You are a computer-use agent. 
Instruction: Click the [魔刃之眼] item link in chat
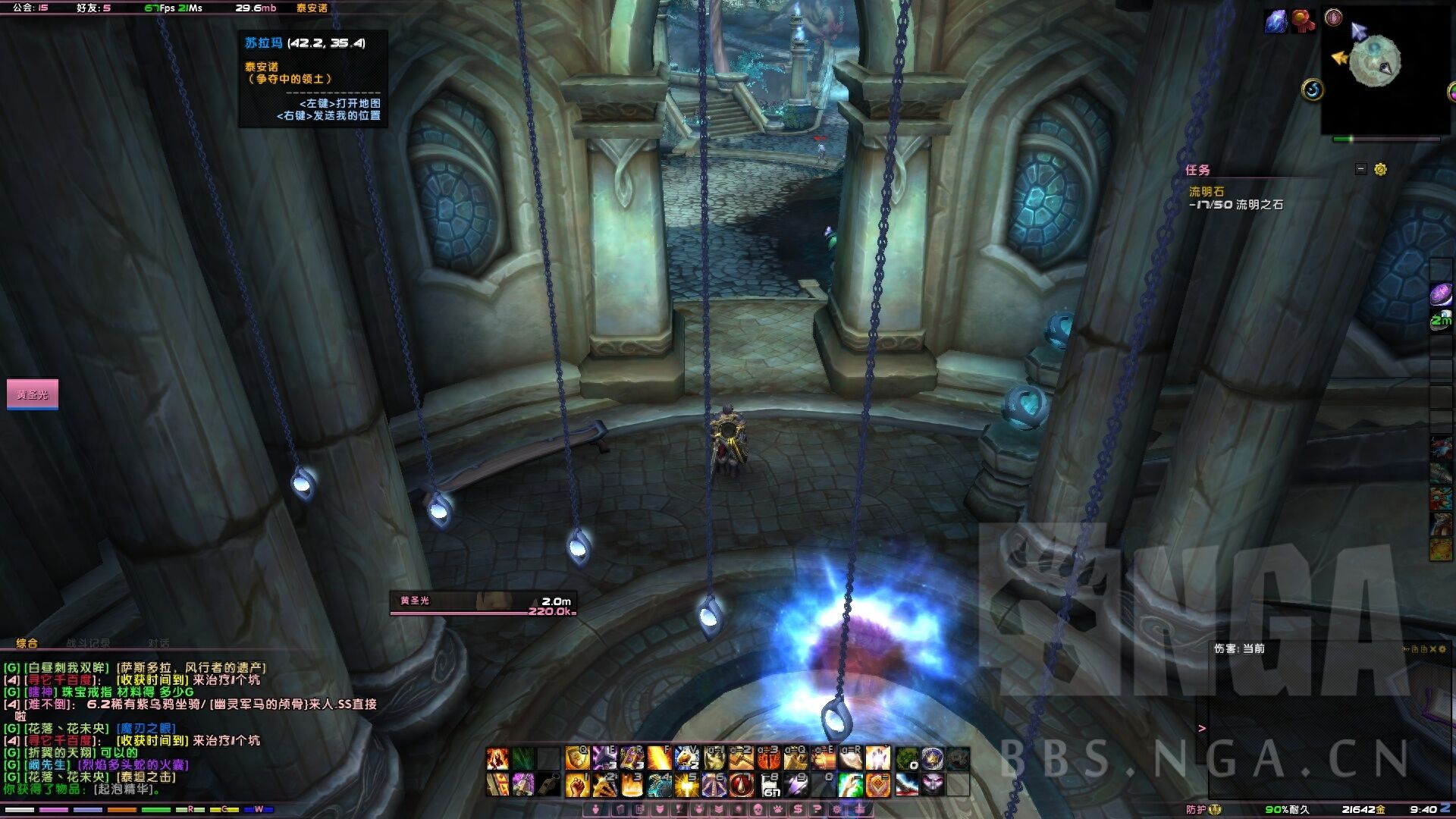(146, 729)
